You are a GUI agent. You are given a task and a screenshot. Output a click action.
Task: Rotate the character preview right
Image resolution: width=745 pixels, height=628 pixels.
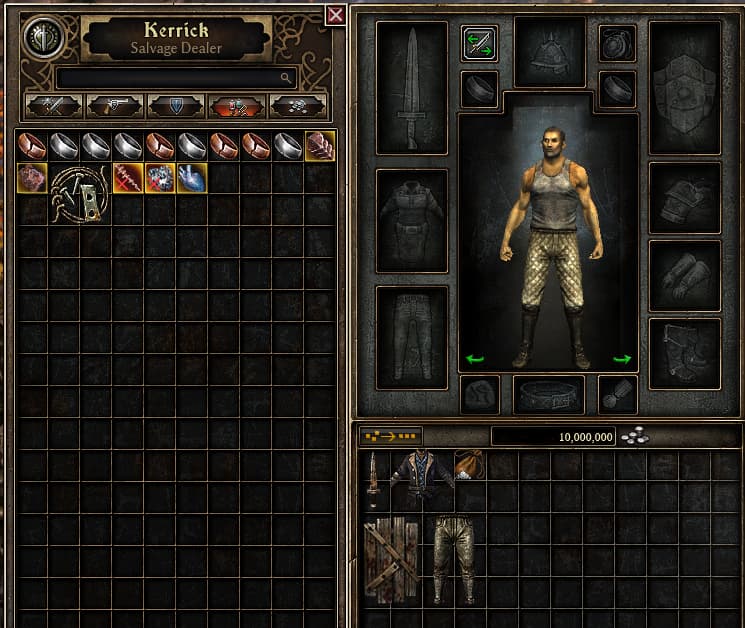click(622, 359)
